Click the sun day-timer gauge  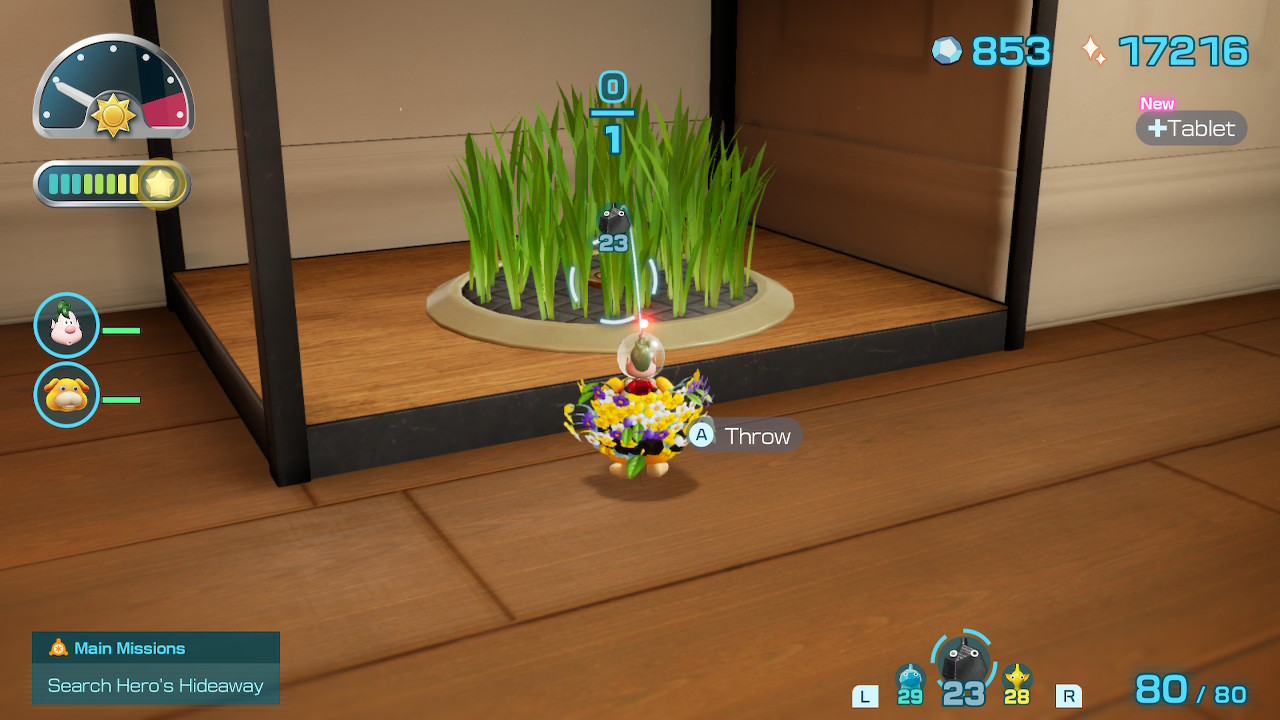113,88
